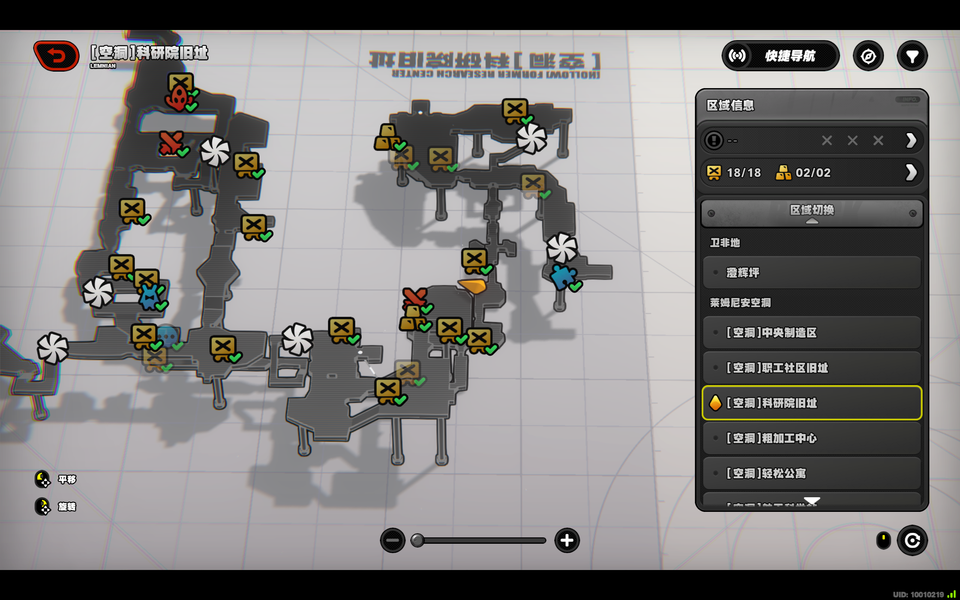Screen dimensions: 960x600
Task: Pick the [空洞]轻松公寓 area
Action: (811, 472)
